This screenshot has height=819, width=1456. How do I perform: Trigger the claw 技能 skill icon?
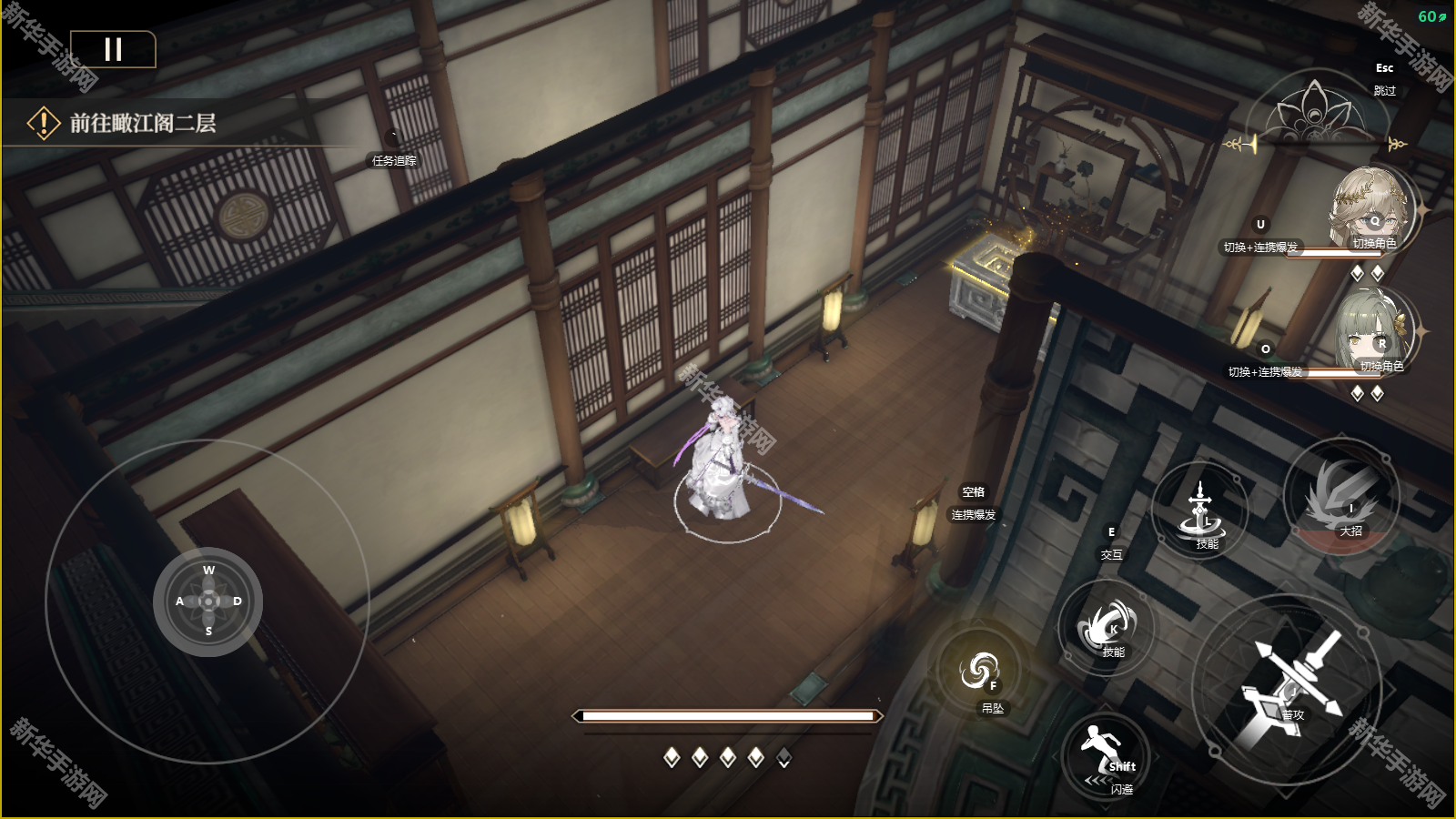click(1107, 627)
